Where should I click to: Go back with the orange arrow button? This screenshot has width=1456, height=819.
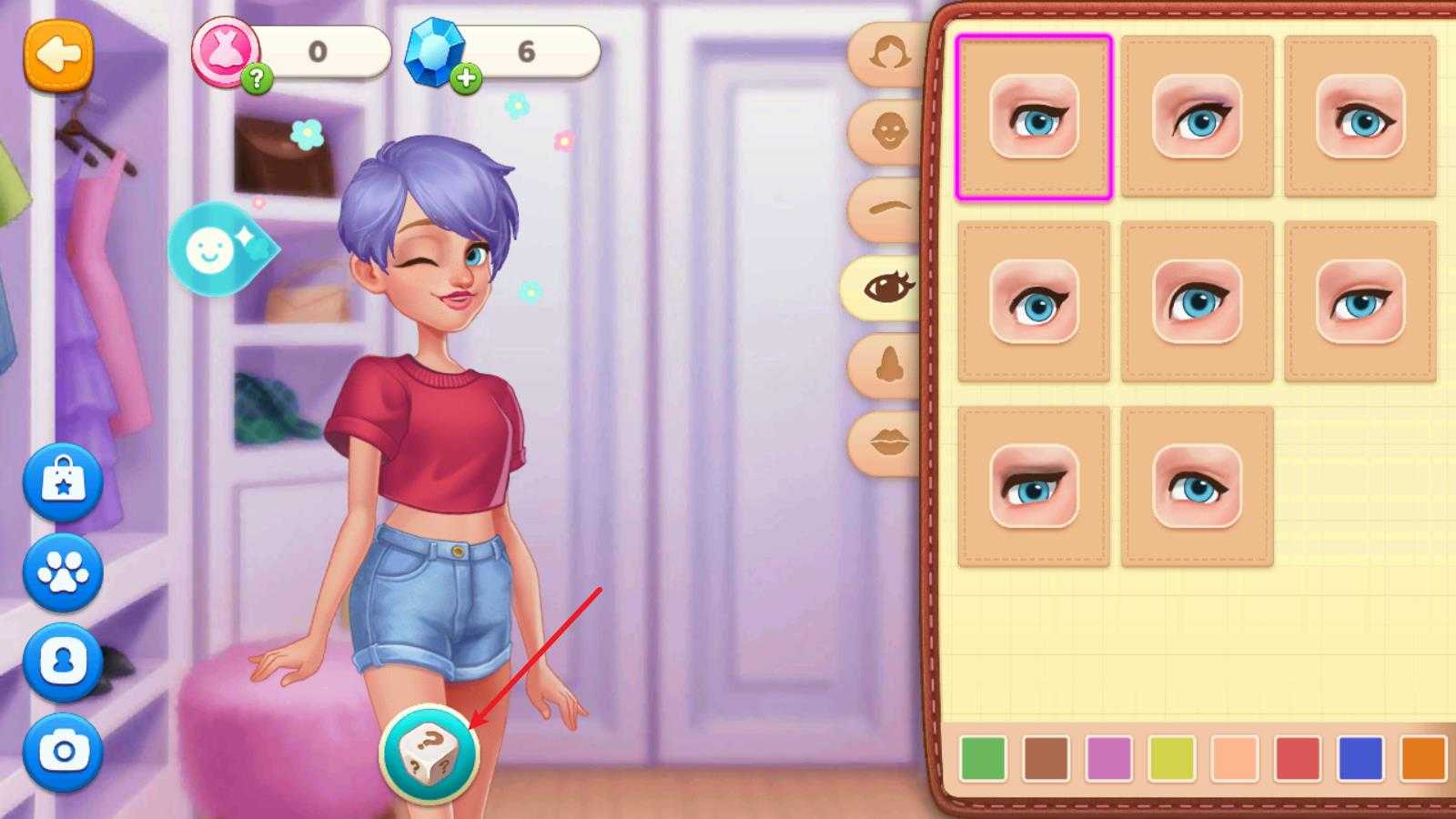click(x=58, y=56)
